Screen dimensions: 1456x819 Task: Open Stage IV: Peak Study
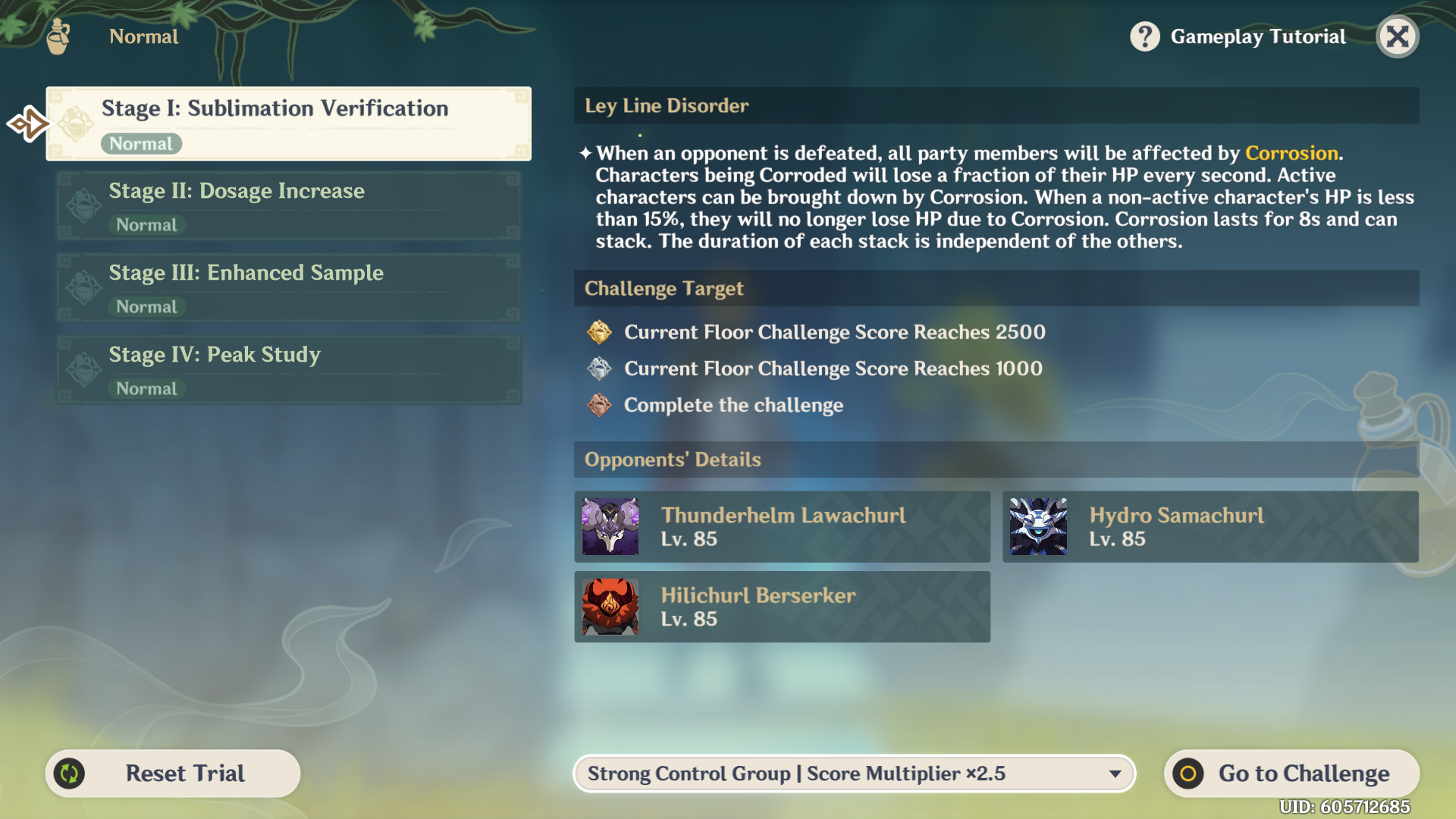pyautogui.click(x=288, y=369)
